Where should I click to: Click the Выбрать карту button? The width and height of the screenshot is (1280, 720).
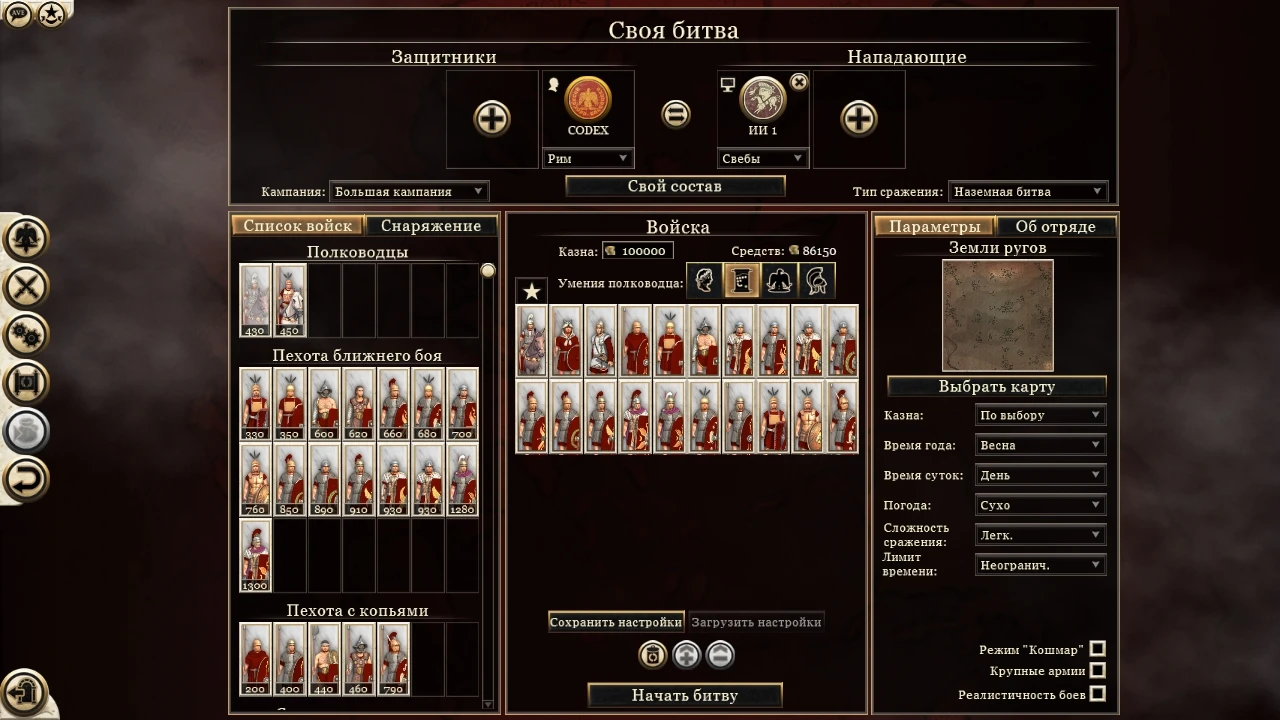(x=996, y=386)
